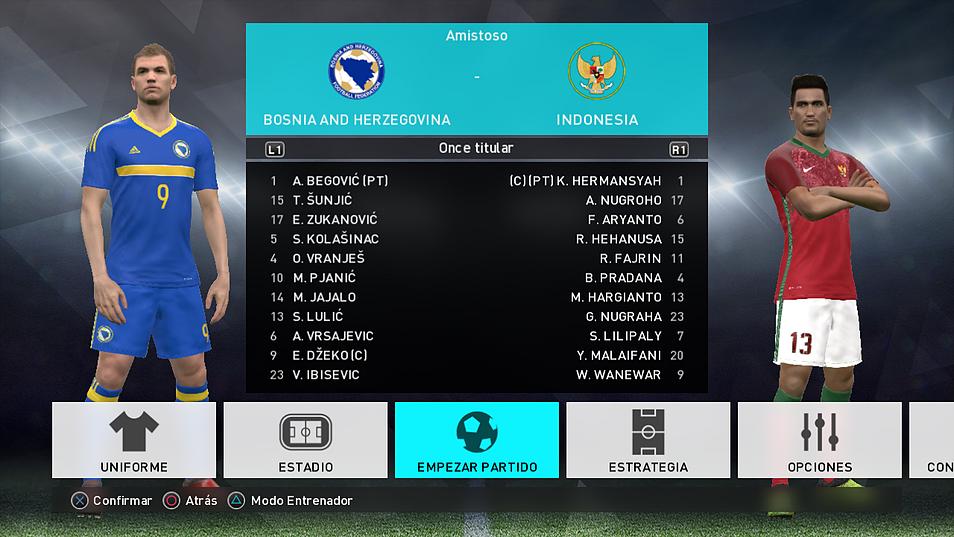Click the Once titular header bar
The width and height of the screenshot is (954, 537).
(476, 149)
